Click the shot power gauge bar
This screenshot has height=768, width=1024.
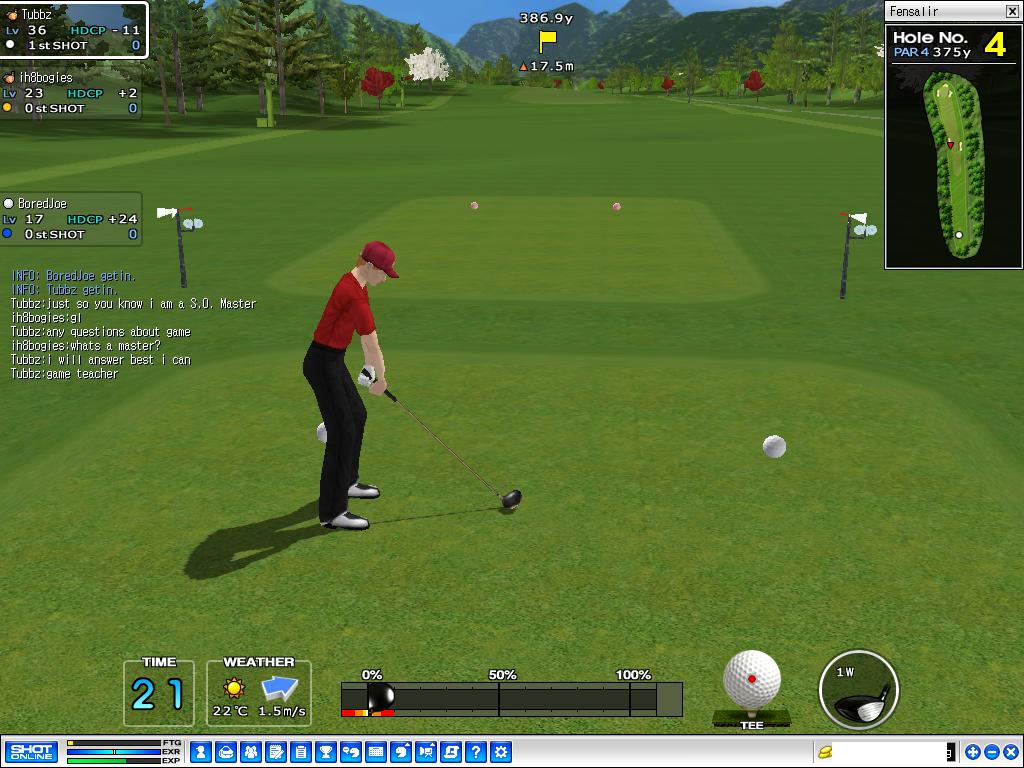pyautogui.click(x=511, y=699)
